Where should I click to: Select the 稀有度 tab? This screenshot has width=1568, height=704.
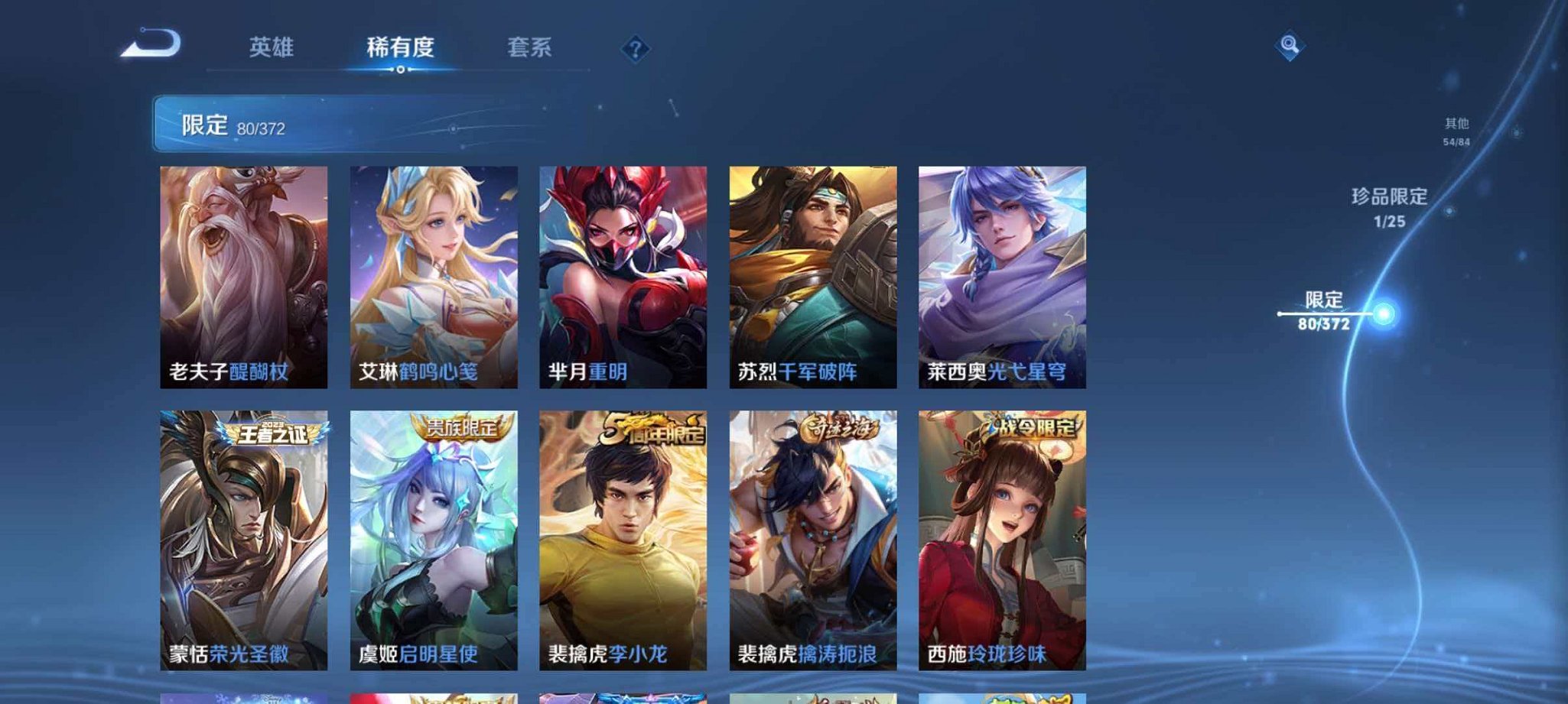pos(399,47)
